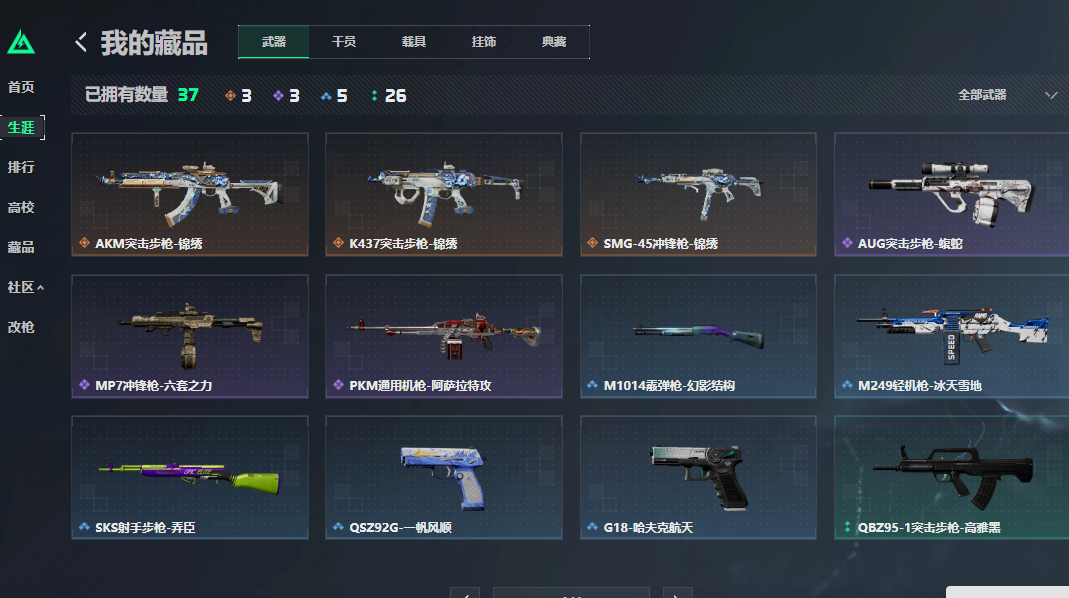The width and height of the screenshot is (1069, 598).
Task: Expand the 社区 sidebar section
Action: pyautogui.click(x=25, y=287)
